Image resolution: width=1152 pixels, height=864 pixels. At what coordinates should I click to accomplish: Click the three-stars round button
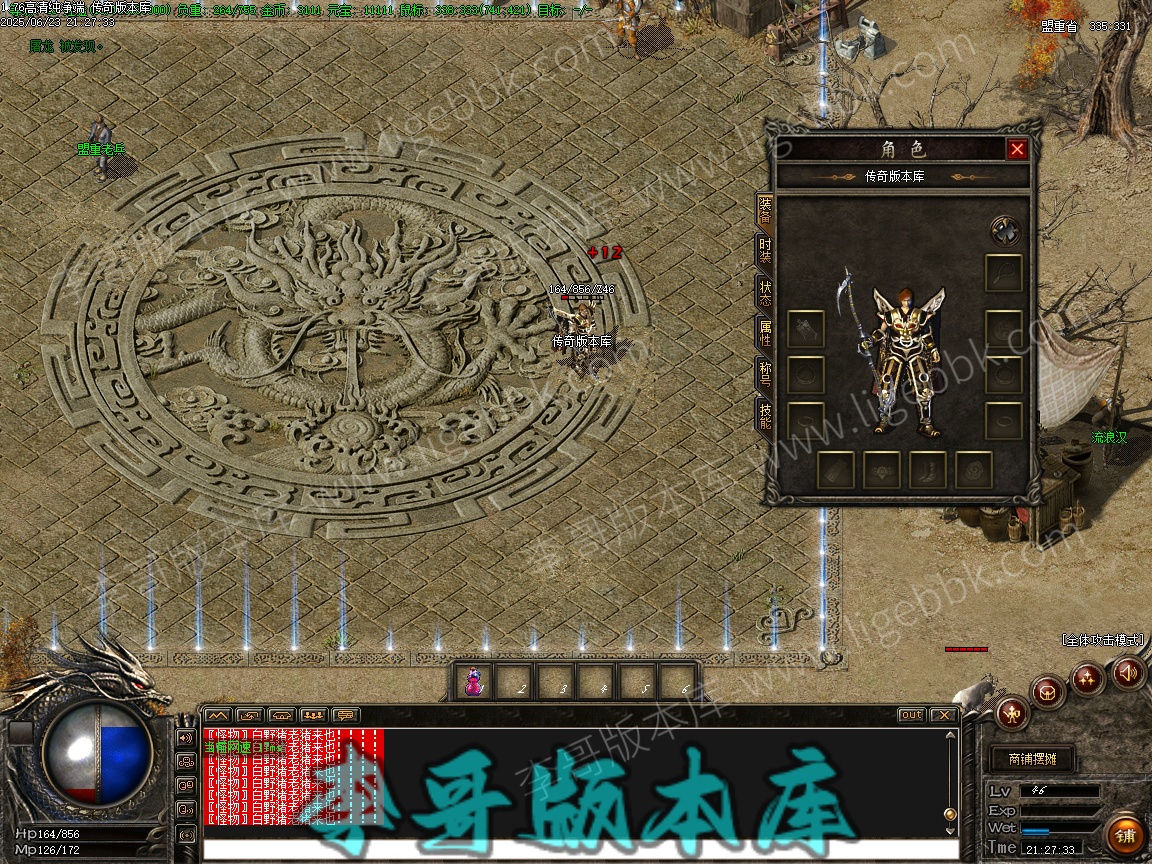[1088, 679]
